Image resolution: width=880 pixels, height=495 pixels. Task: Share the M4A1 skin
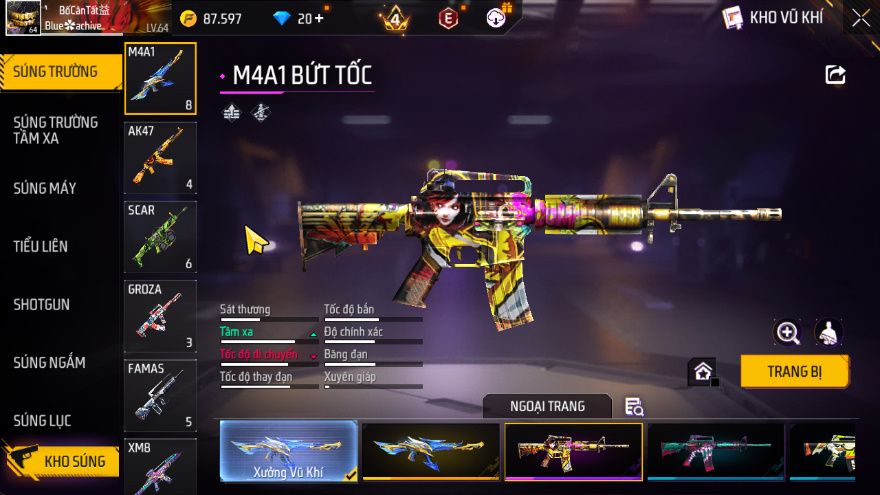point(835,75)
